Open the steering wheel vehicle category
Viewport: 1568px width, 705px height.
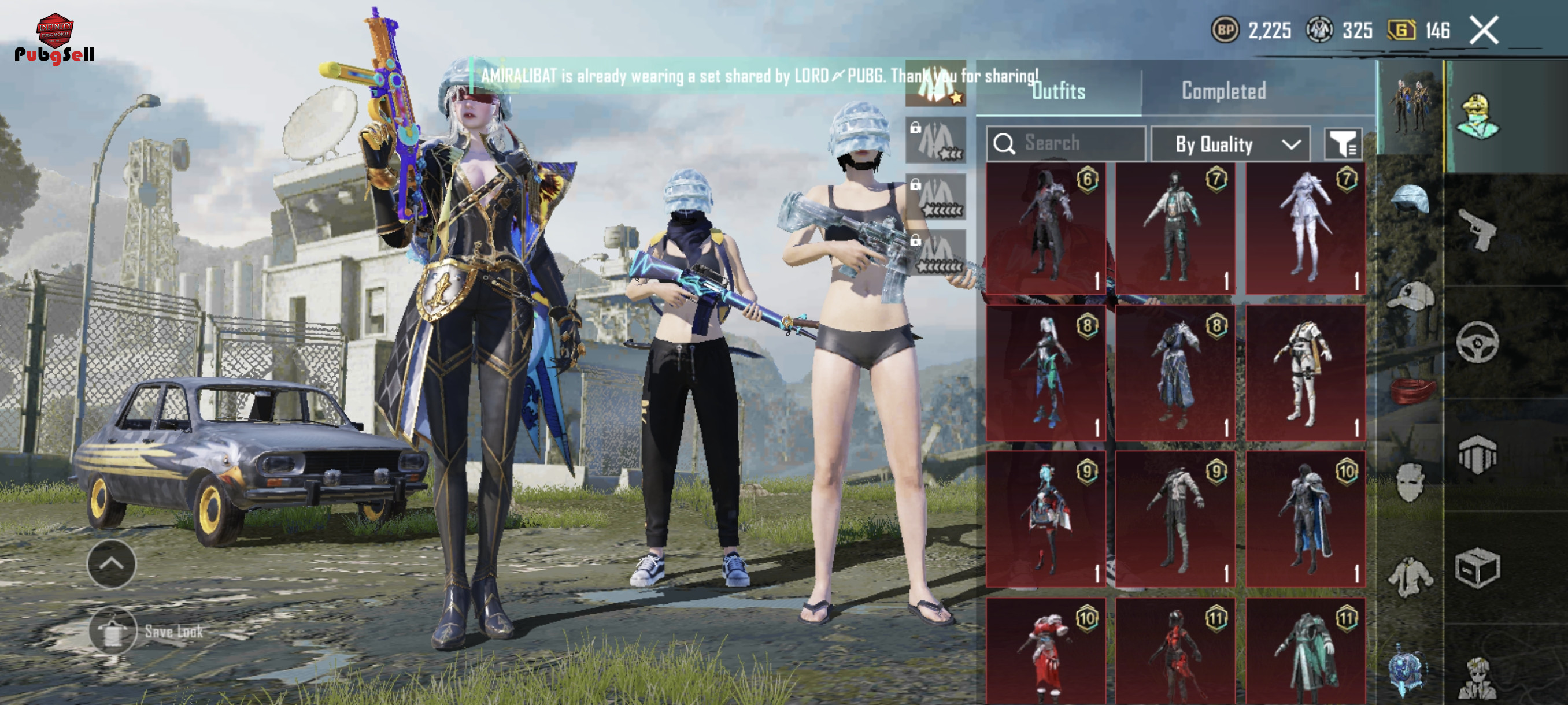coord(1478,343)
